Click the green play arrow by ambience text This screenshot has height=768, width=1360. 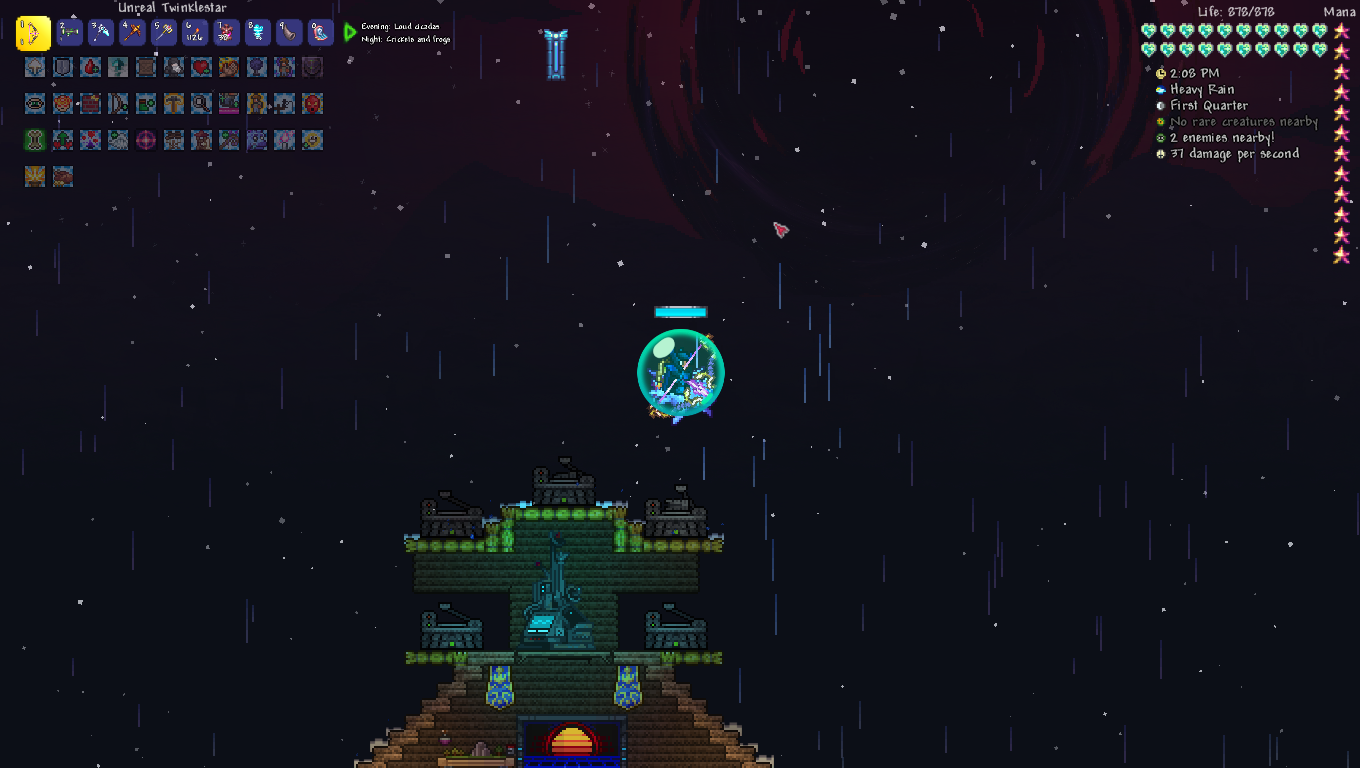click(350, 33)
